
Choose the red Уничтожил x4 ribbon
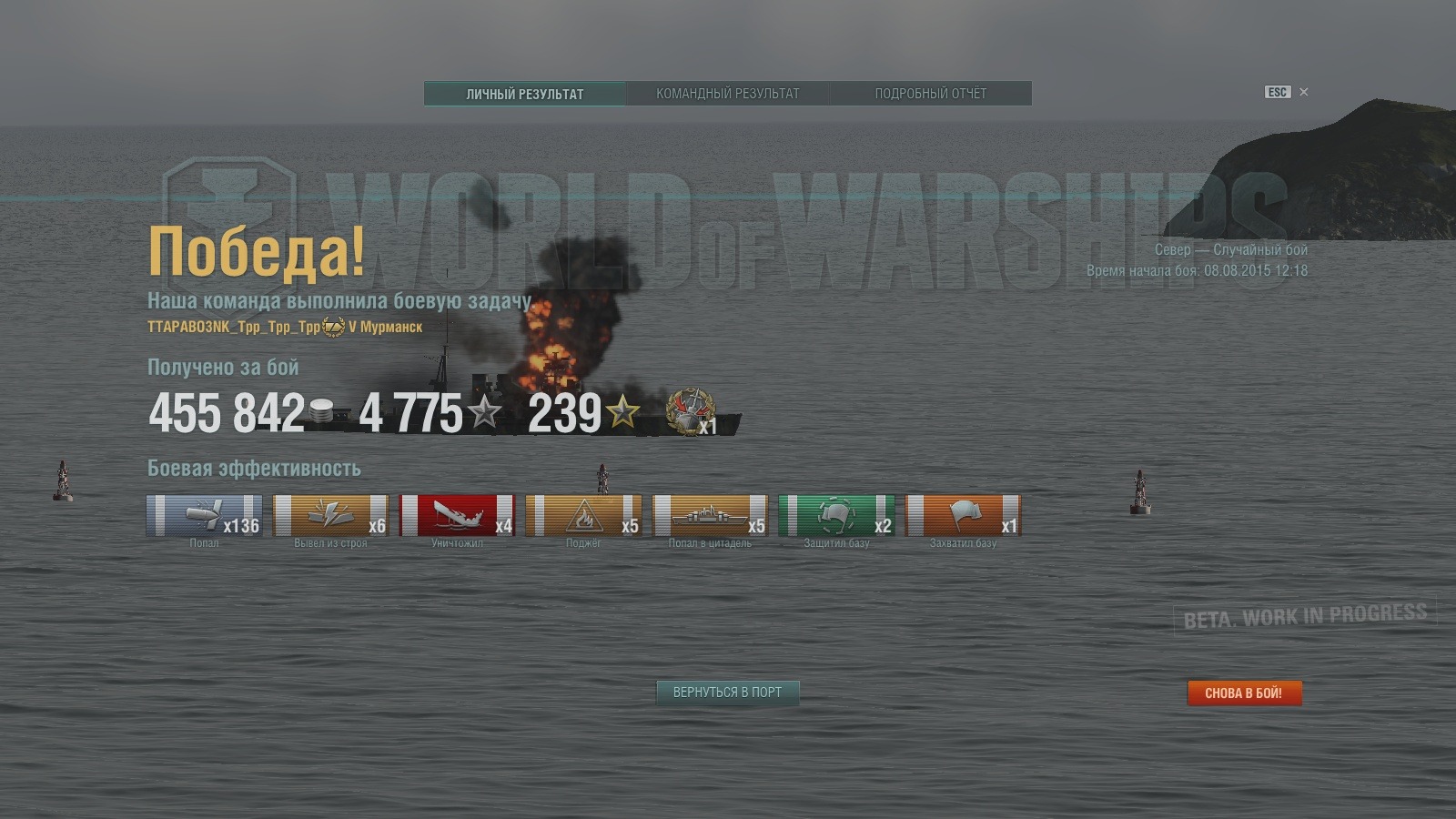pyautogui.click(x=457, y=516)
